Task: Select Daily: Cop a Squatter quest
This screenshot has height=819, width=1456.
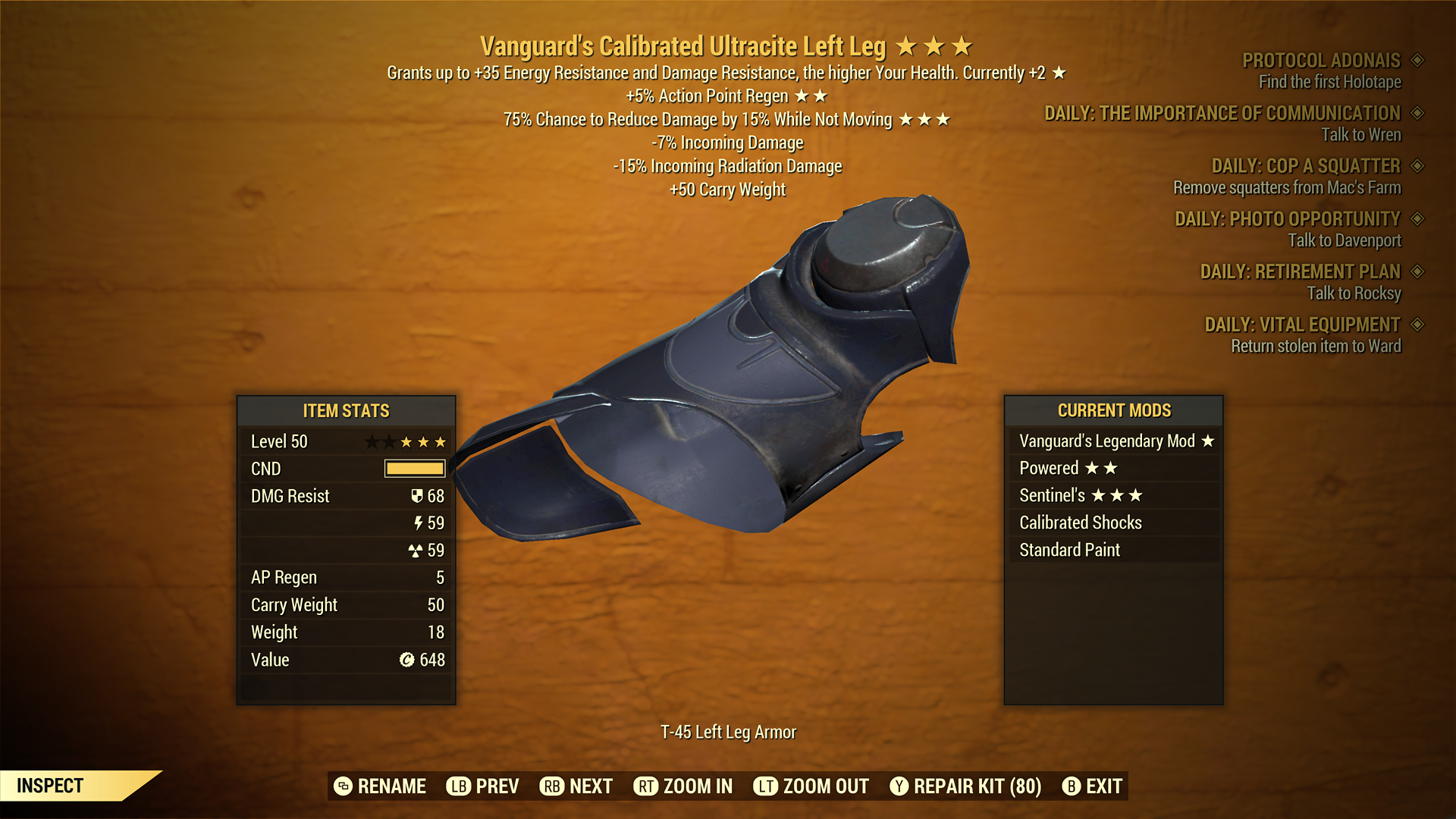Action: click(1305, 166)
